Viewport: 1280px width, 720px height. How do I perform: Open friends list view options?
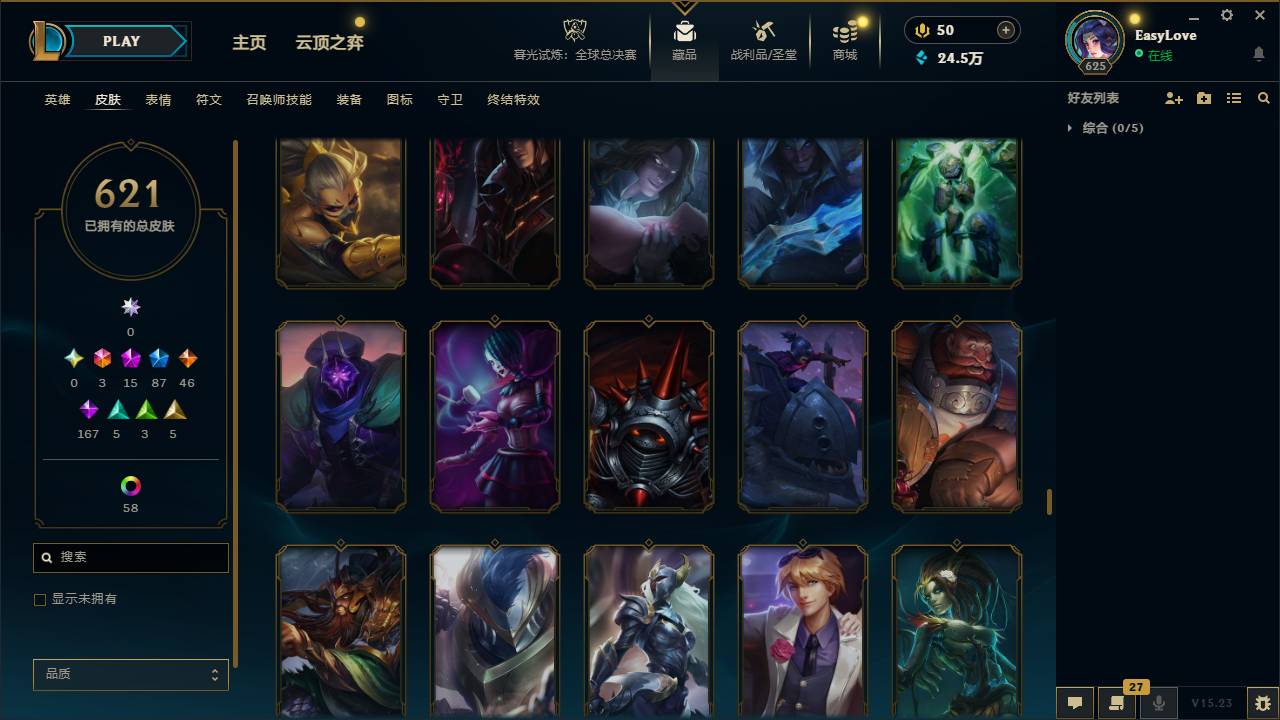point(1233,97)
